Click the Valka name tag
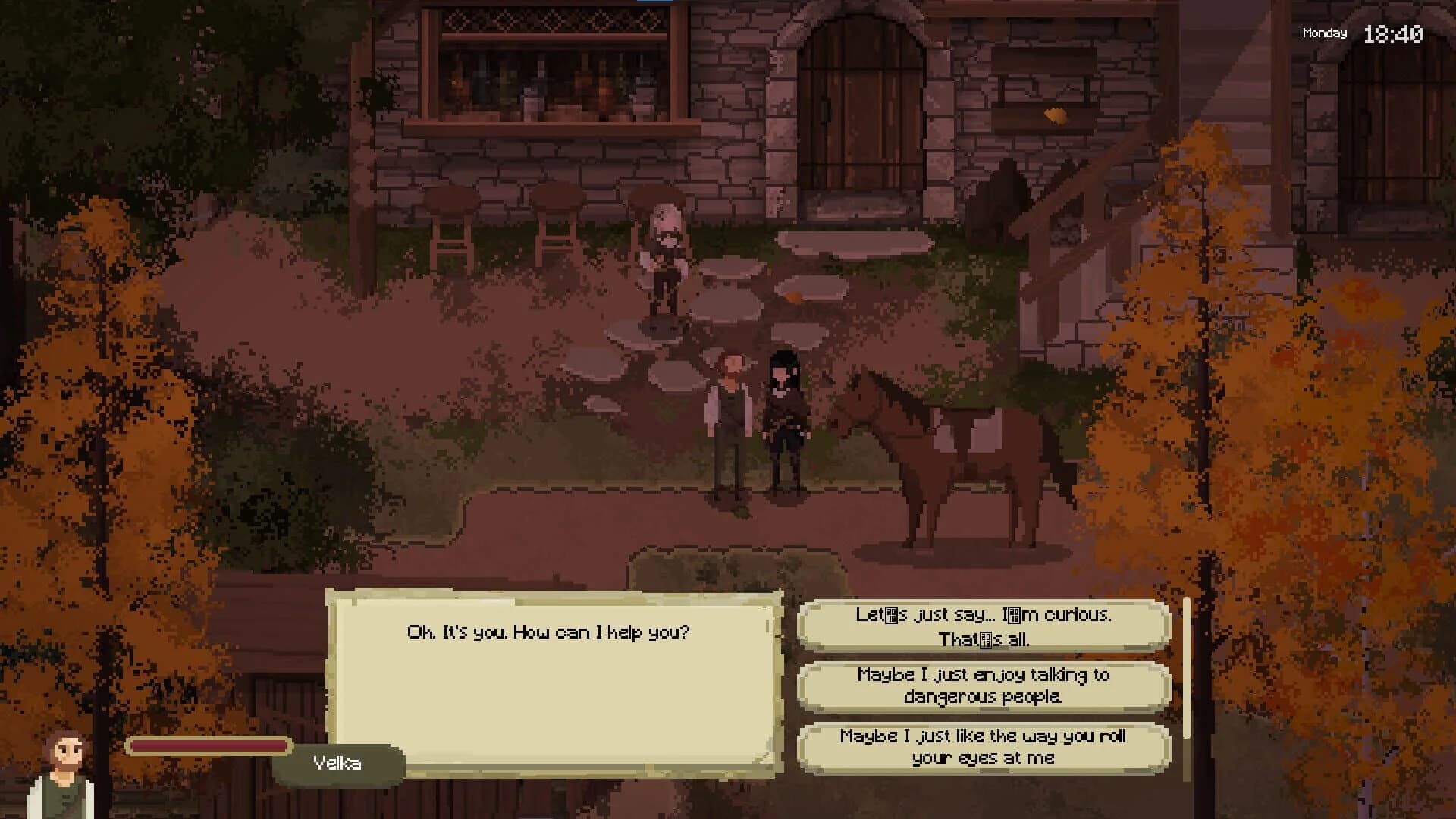The width and height of the screenshot is (1456, 819). tap(338, 763)
